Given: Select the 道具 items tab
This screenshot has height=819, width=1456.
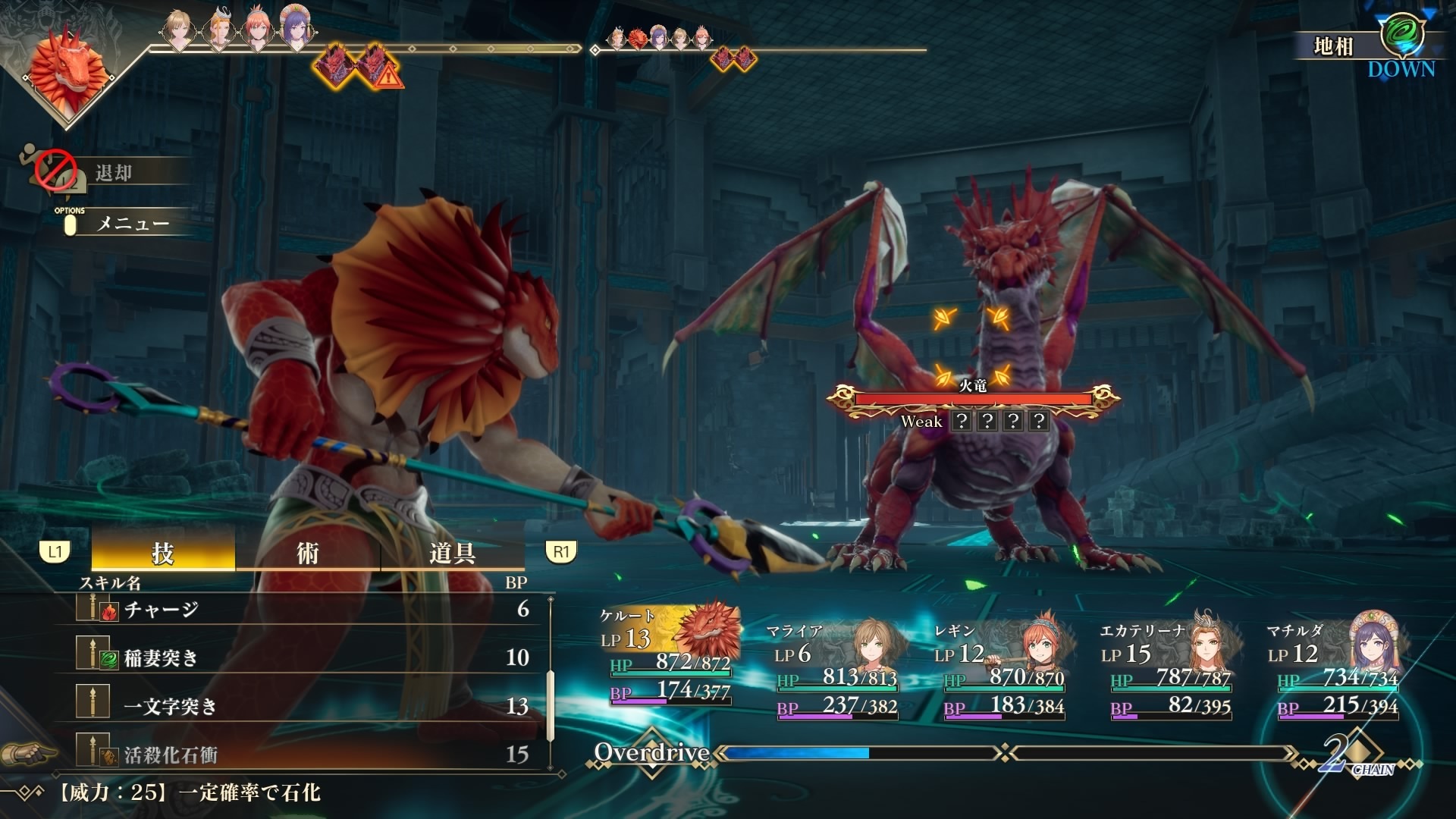Looking at the screenshot, I should point(452,553).
